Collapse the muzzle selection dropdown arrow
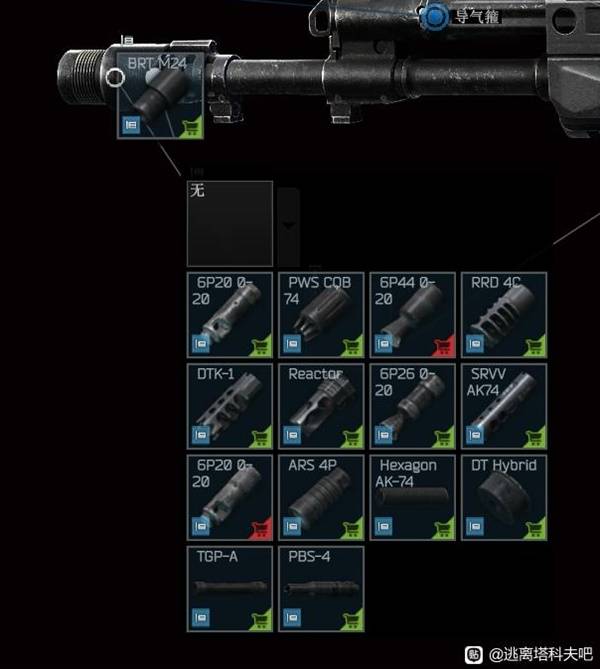This screenshot has width=600, height=669. click(288, 224)
